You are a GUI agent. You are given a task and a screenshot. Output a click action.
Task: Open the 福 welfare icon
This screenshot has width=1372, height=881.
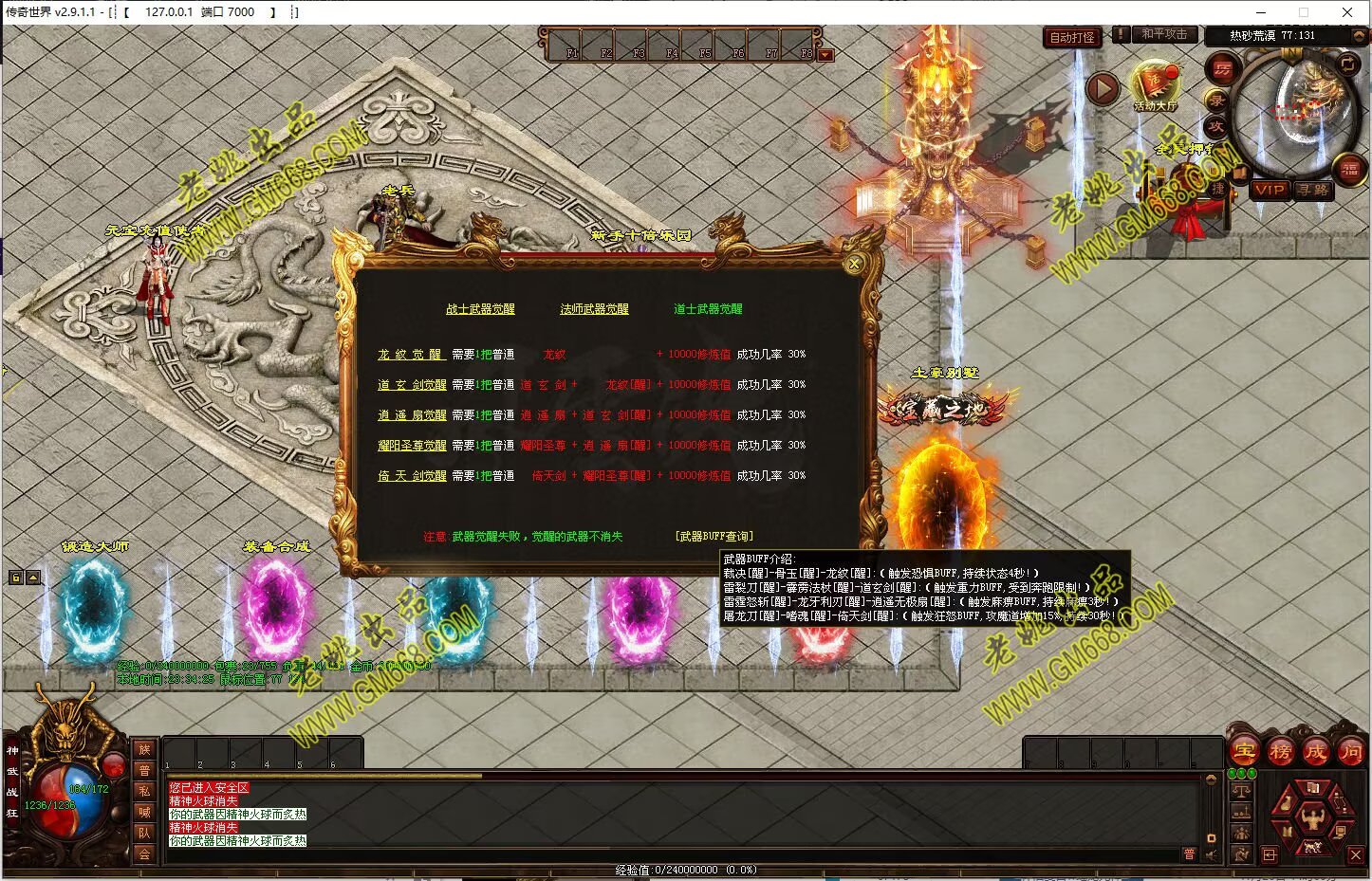click(1349, 170)
